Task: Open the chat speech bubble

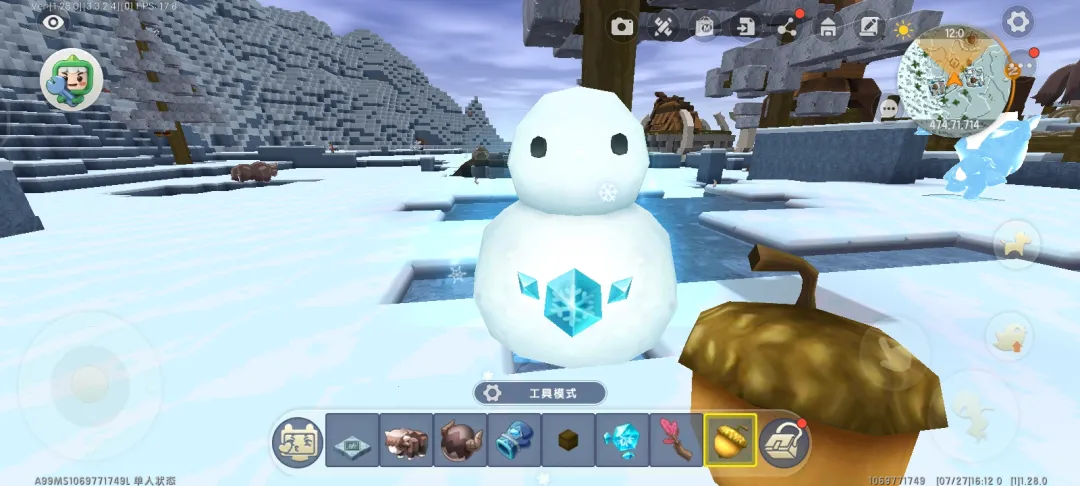Action: [889, 106]
